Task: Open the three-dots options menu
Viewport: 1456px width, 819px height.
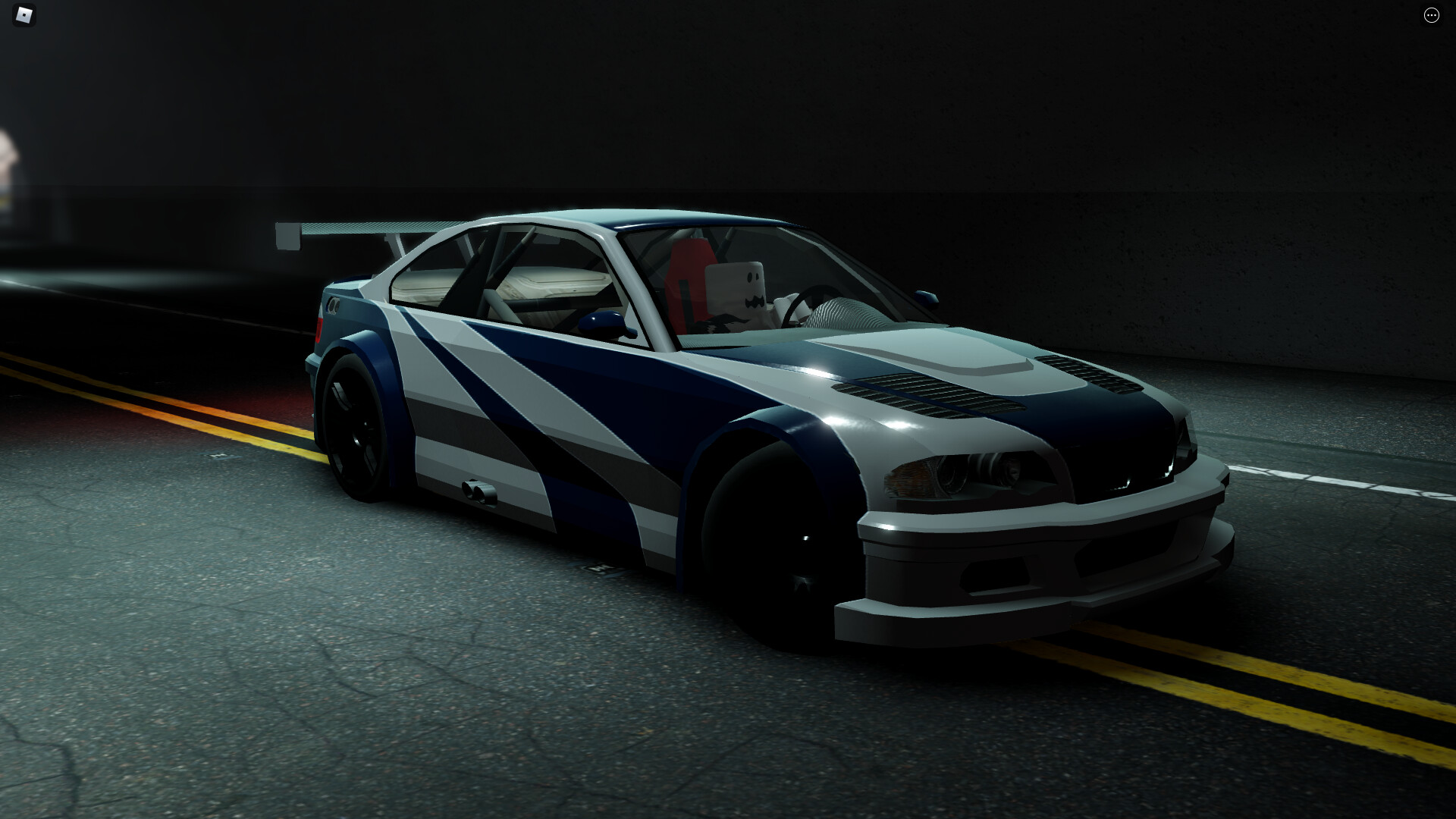Action: [x=1431, y=15]
